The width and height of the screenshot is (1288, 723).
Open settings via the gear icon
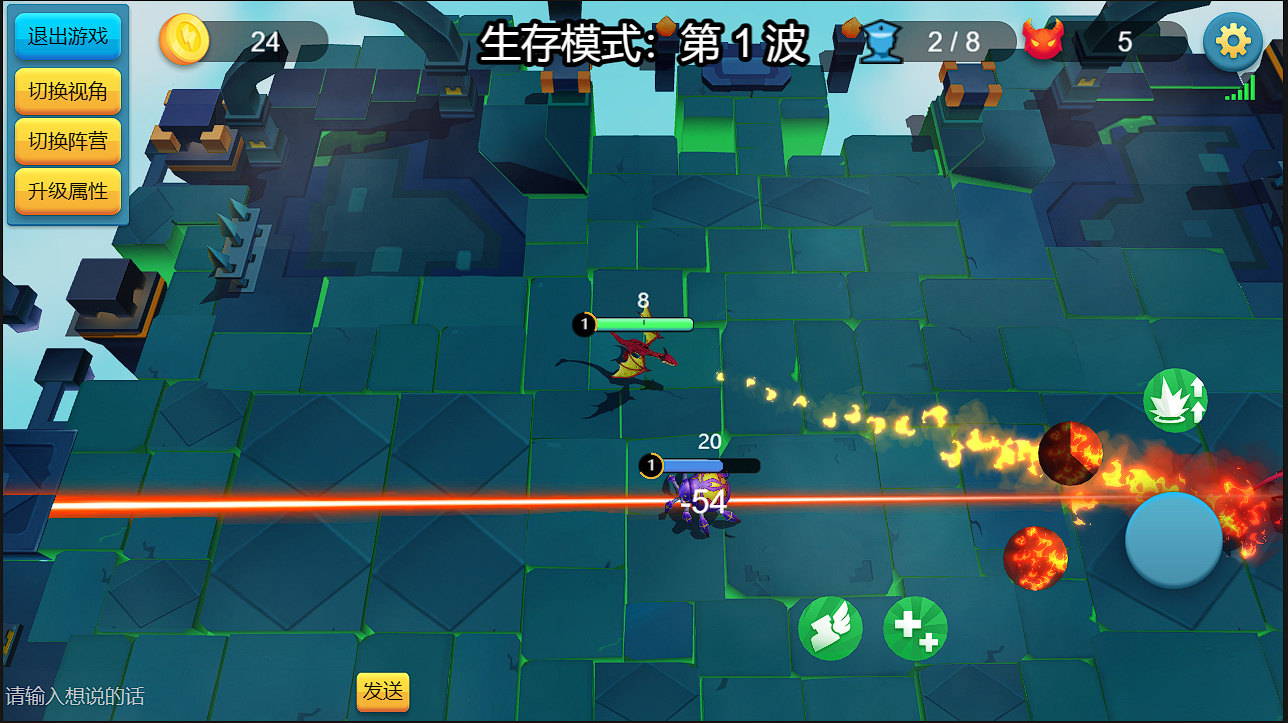(x=1232, y=42)
